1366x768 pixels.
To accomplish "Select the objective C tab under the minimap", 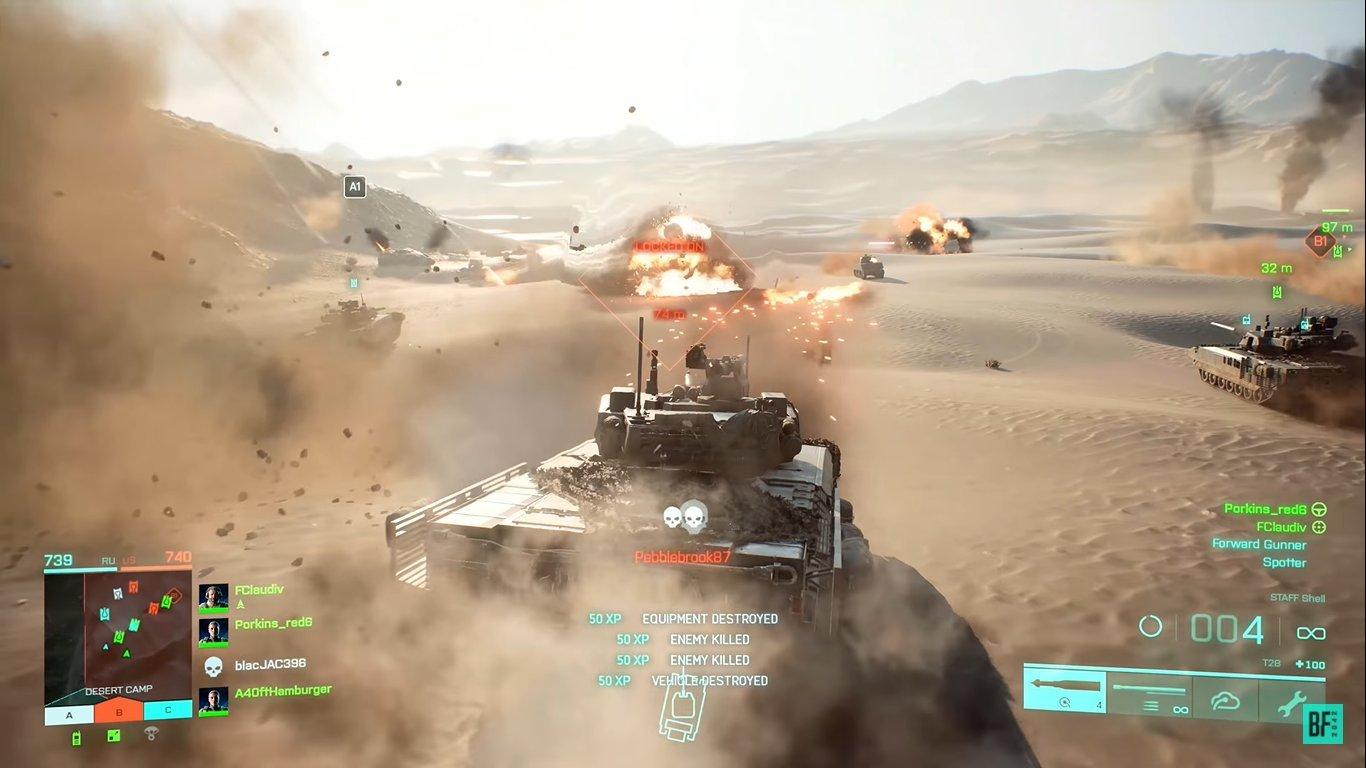I will point(168,711).
